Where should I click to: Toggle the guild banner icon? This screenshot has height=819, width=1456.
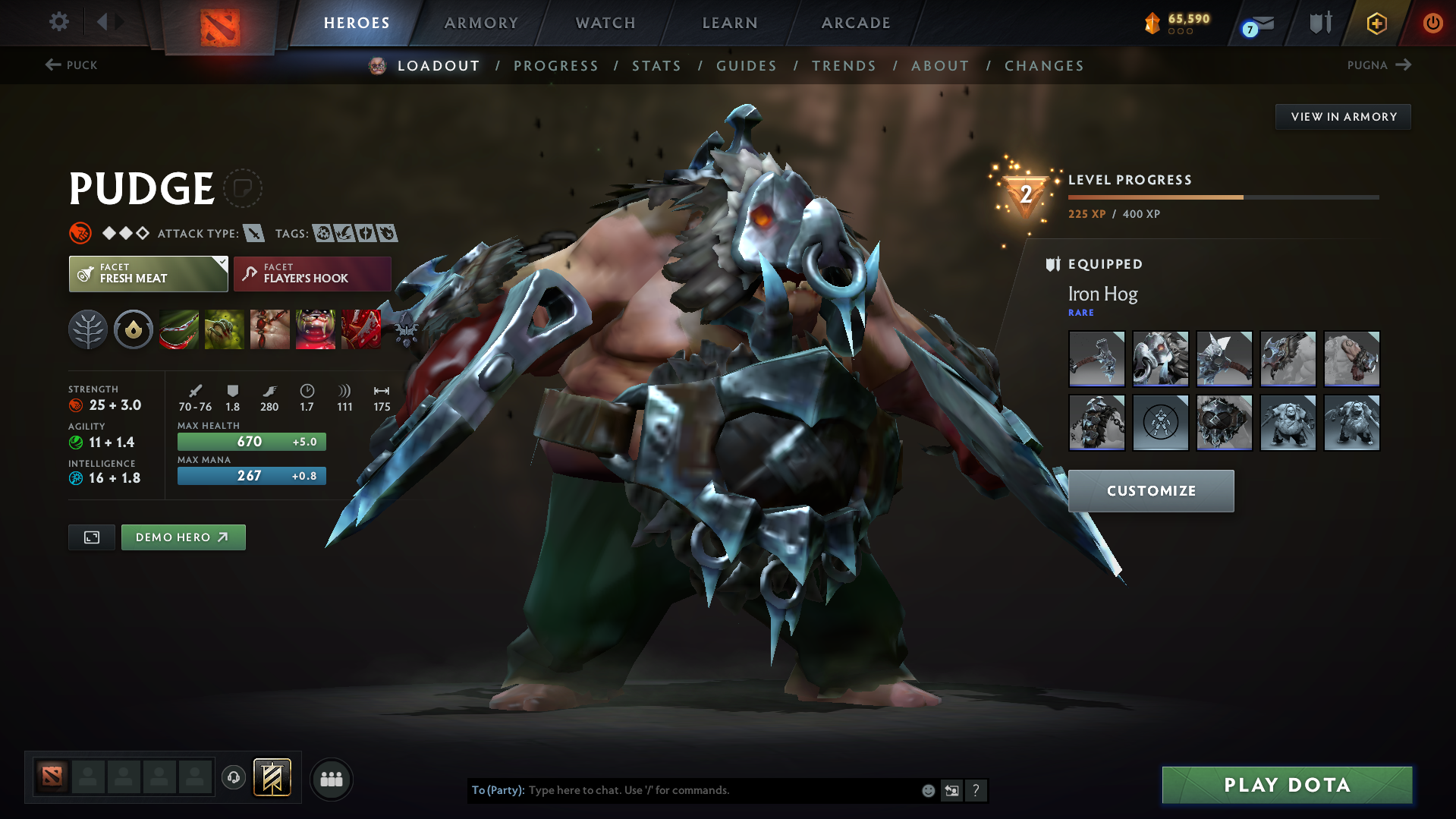tap(271, 778)
